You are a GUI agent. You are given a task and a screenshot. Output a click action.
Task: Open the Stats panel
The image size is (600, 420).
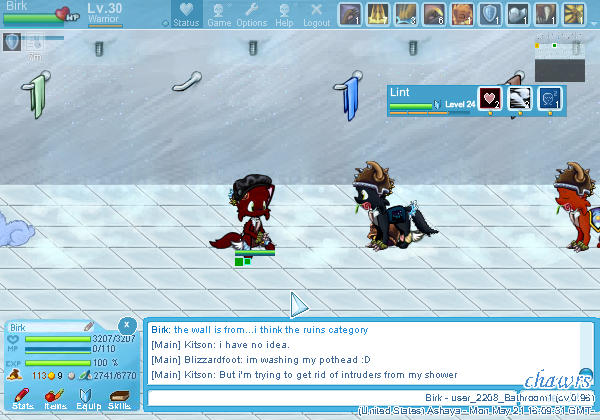pos(22,398)
